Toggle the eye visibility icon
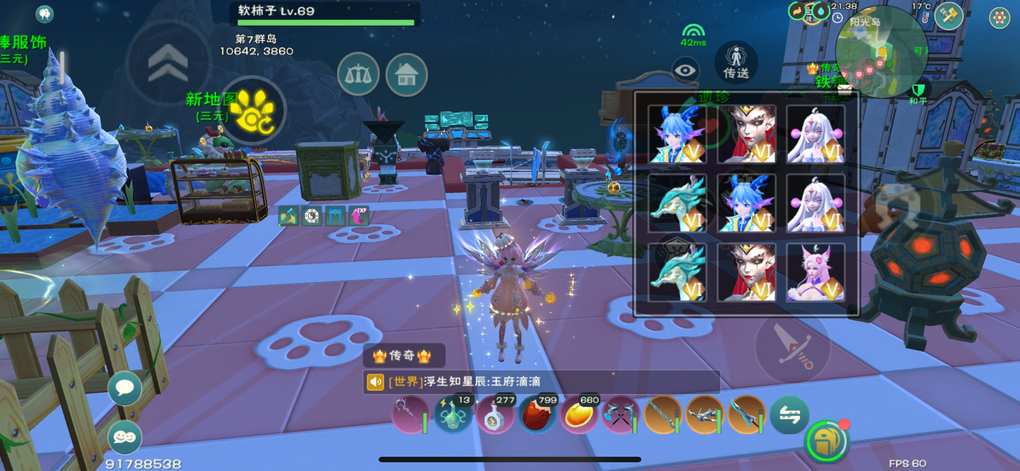This screenshot has width=1020, height=471. [685, 69]
